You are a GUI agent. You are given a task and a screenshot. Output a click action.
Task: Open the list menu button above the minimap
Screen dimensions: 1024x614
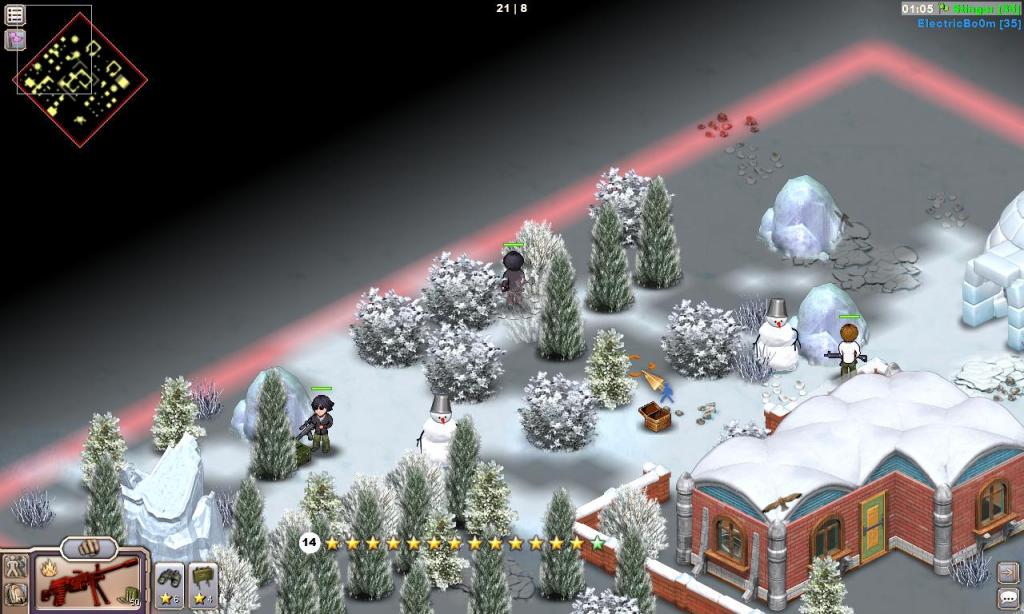(15, 15)
